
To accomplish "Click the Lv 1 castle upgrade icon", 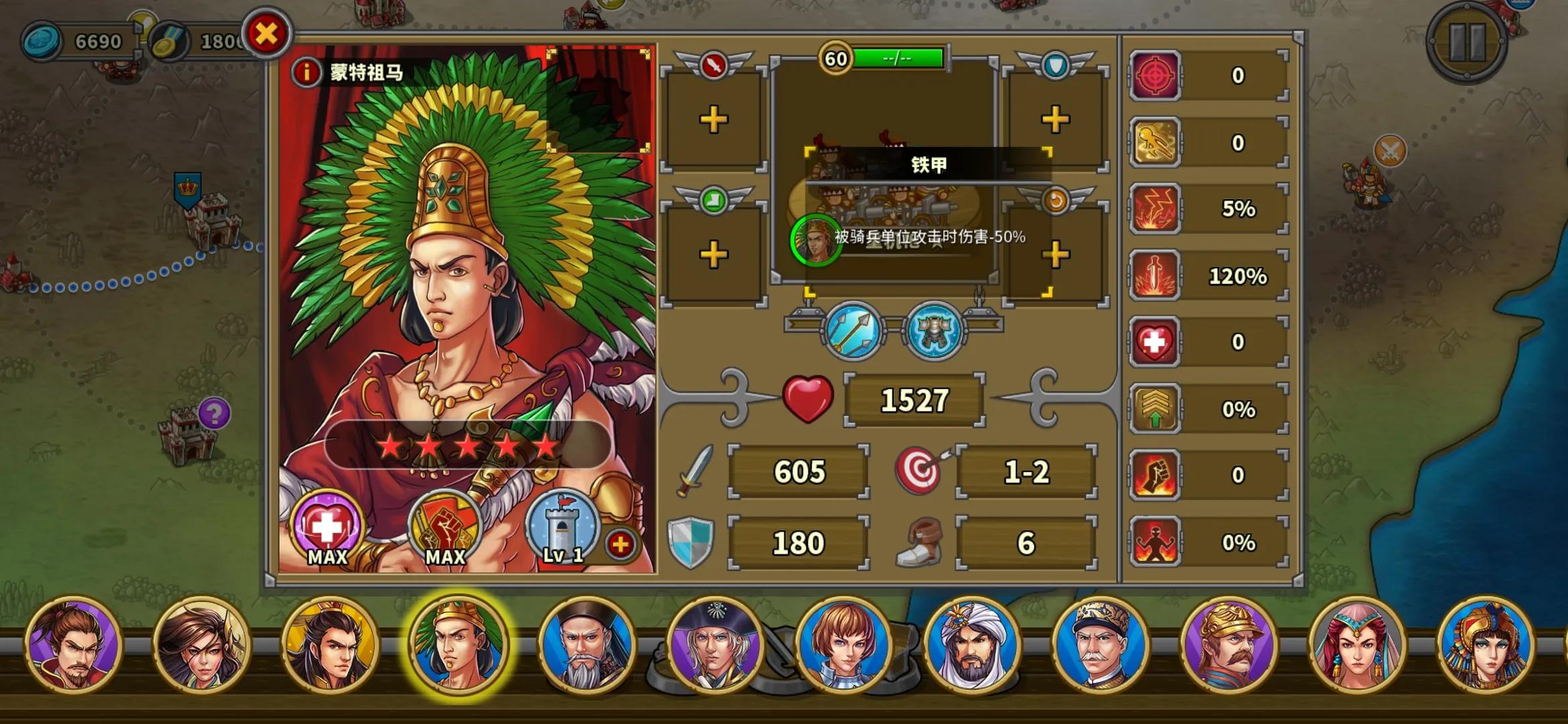I will point(563,530).
